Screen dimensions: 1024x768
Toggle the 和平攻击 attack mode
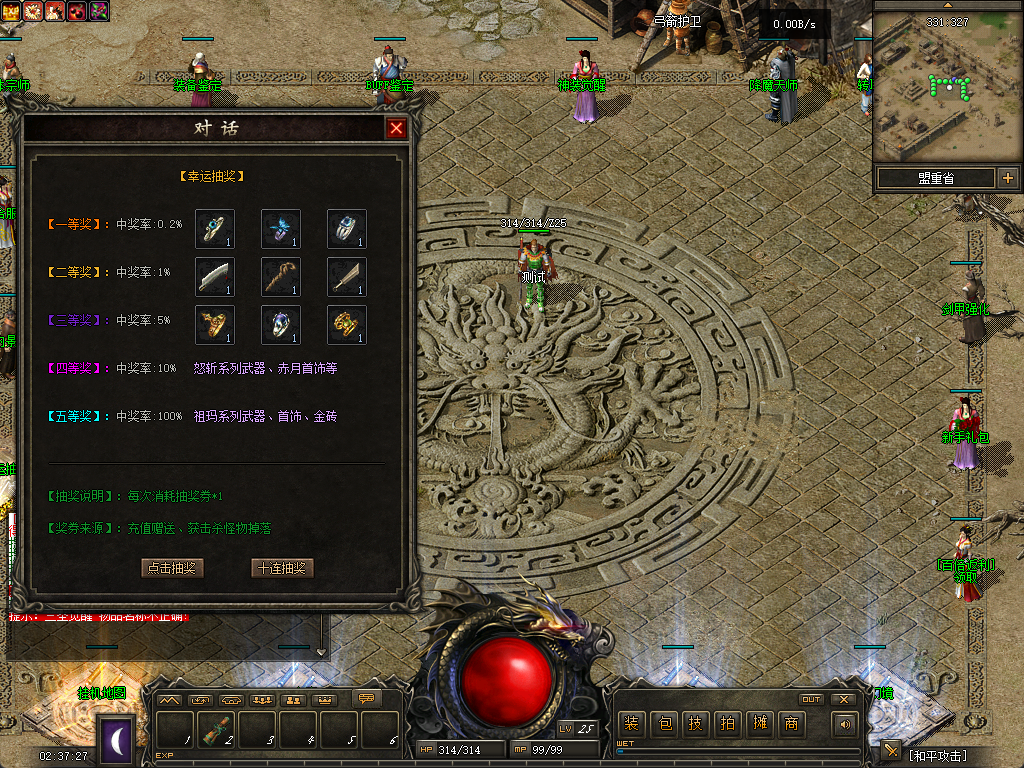(938, 755)
